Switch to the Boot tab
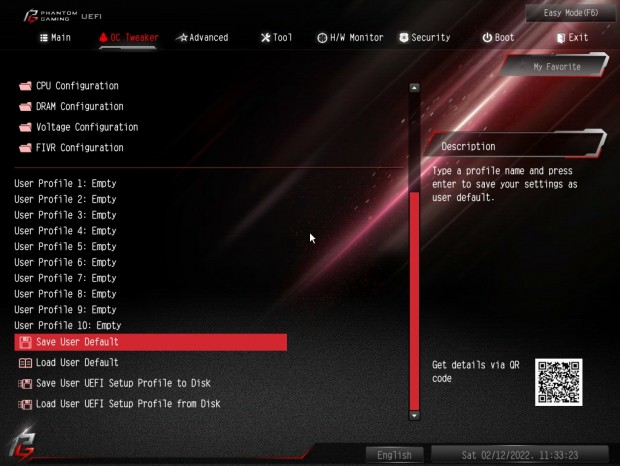 tap(498, 37)
